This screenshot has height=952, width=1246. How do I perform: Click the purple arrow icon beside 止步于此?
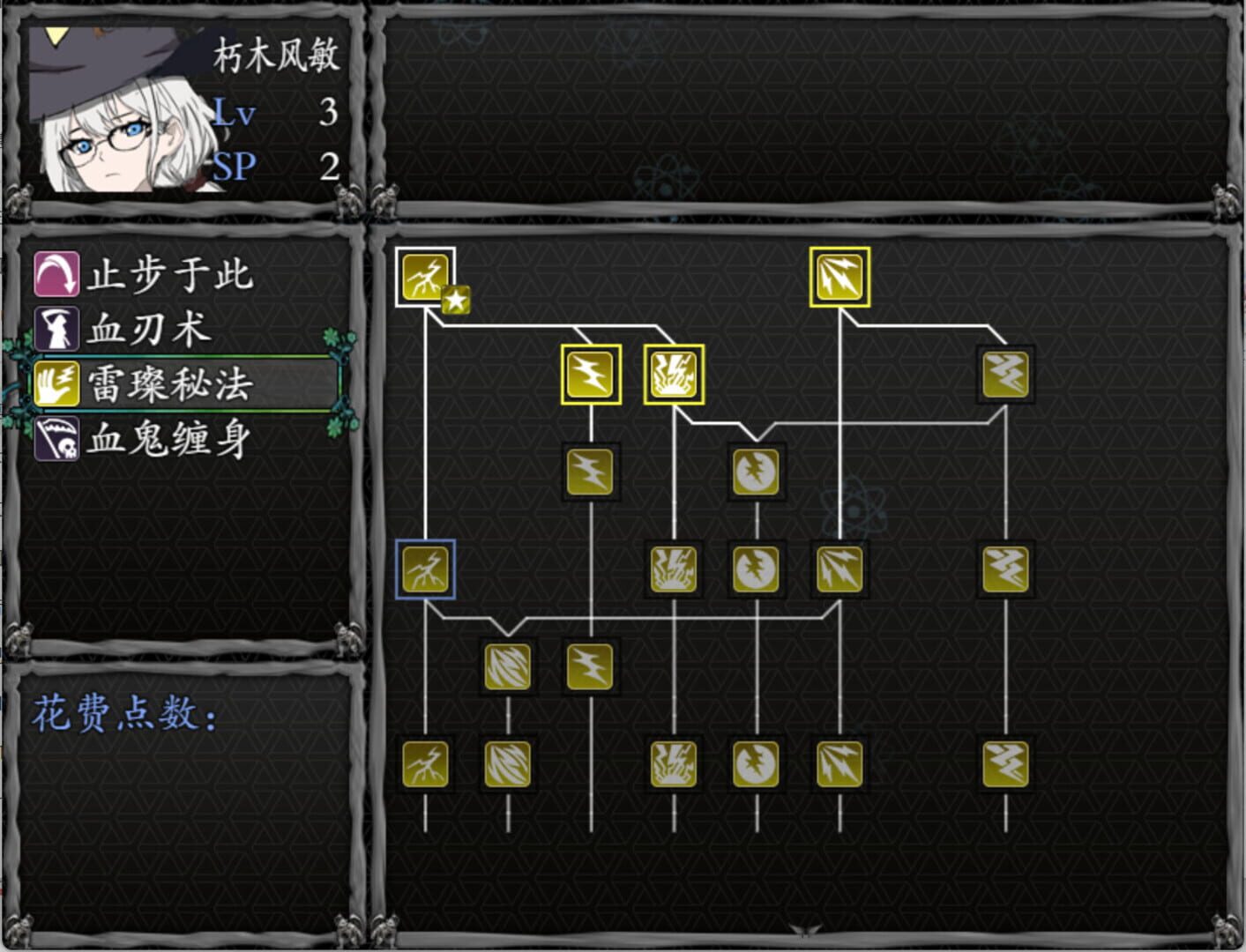pyautogui.click(x=55, y=276)
